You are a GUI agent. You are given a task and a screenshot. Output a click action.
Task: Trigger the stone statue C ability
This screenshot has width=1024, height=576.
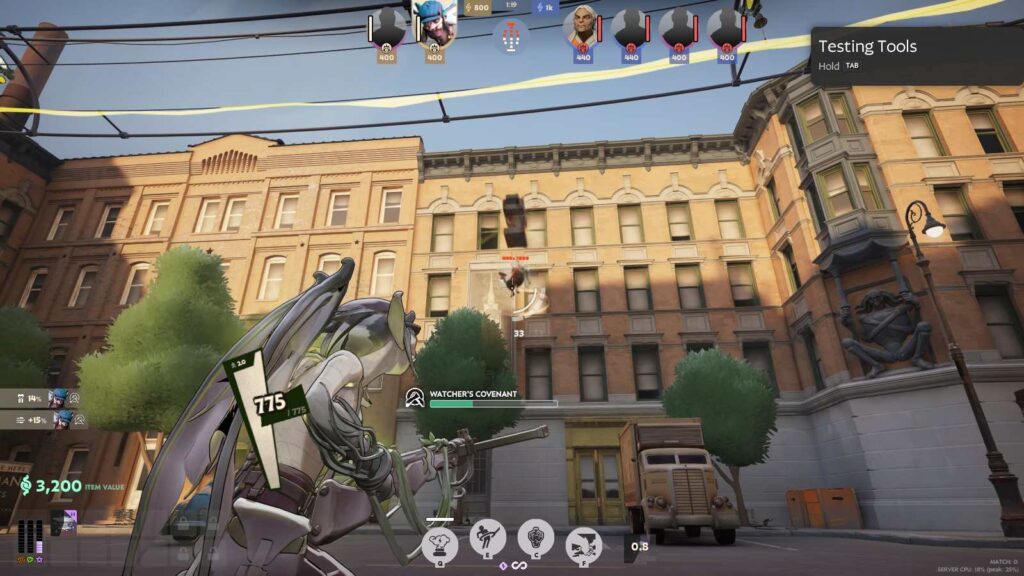(x=535, y=538)
